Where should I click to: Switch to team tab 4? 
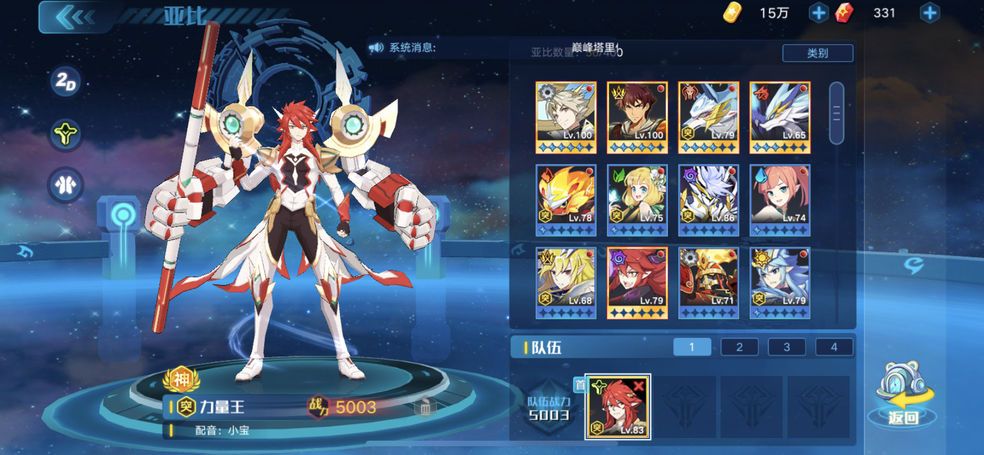tap(834, 347)
